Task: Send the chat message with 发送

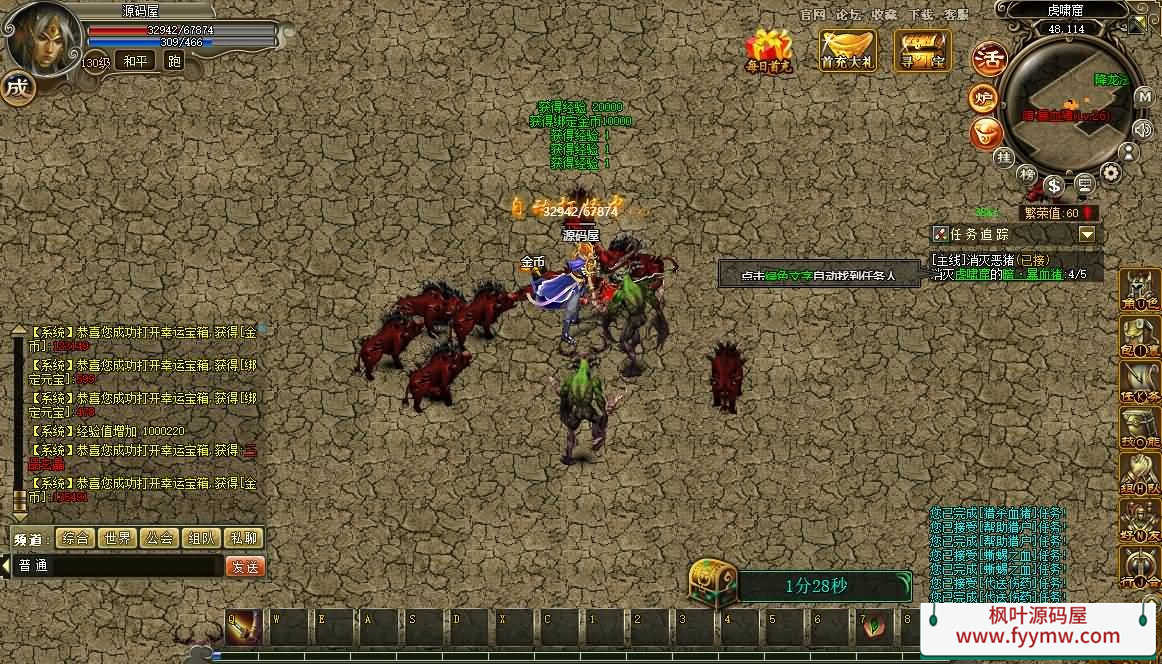Action: pos(245,566)
